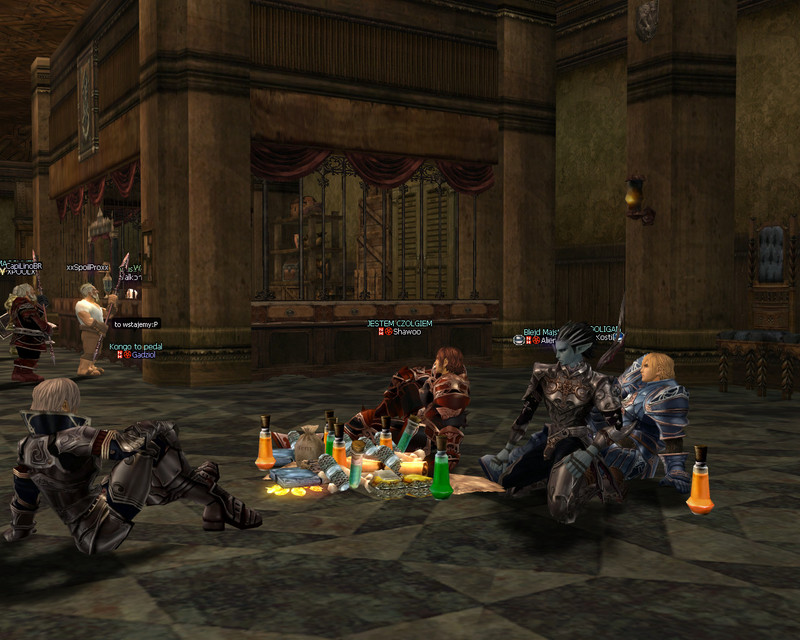Image resolution: width=800 pixels, height=640 pixels.
Task: Select the Shawoo player name tag
Action: tap(406, 332)
